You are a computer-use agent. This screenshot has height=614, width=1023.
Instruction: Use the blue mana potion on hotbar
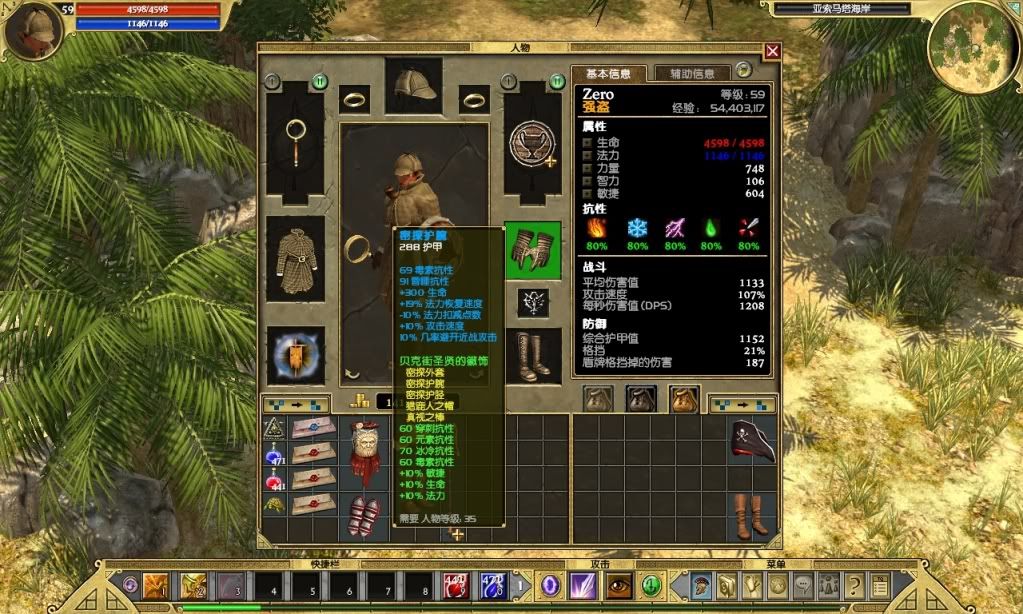pyautogui.click(x=492, y=585)
